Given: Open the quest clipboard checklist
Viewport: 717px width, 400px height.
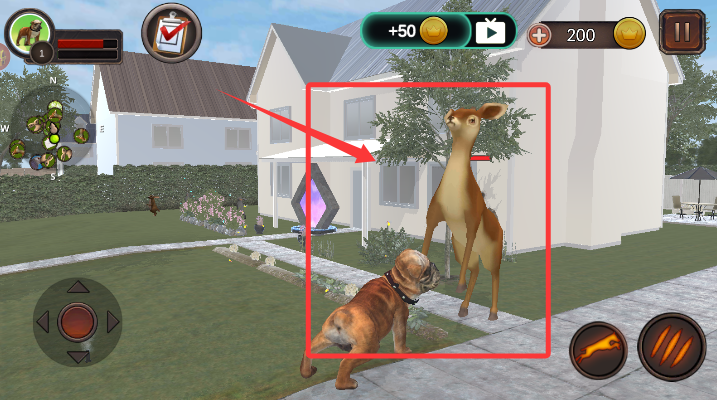Looking at the screenshot, I should (x=171, y=32).
